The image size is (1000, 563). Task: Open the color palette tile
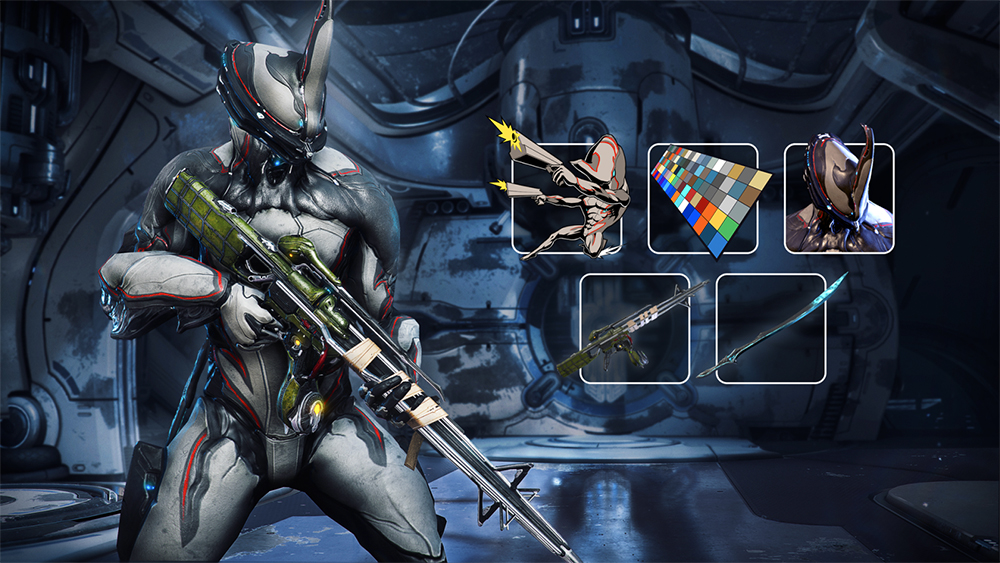click(703, 198)
